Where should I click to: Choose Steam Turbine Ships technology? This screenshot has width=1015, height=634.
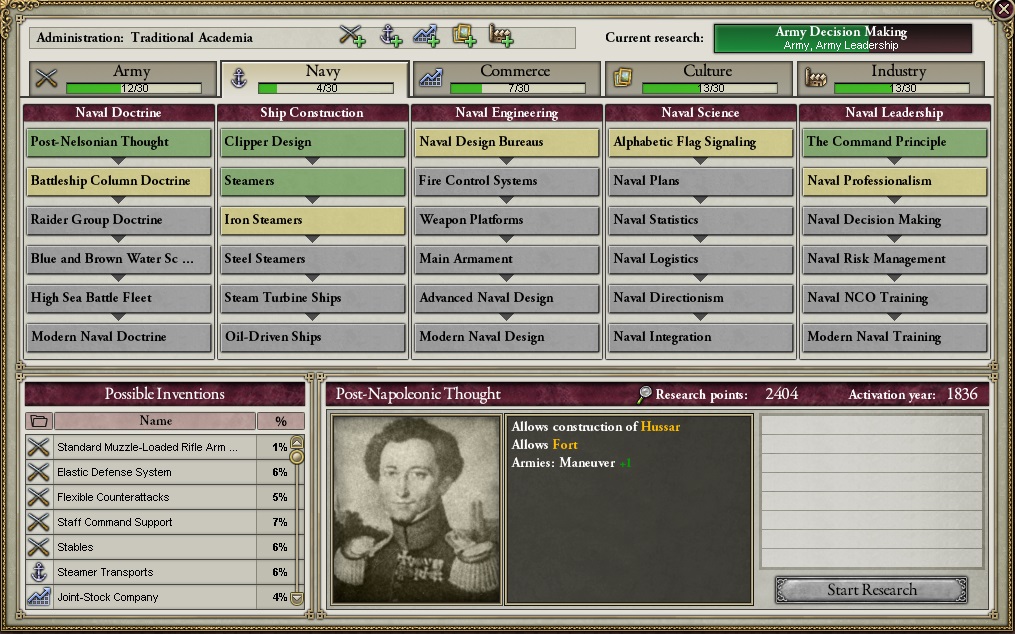point(313,298)
